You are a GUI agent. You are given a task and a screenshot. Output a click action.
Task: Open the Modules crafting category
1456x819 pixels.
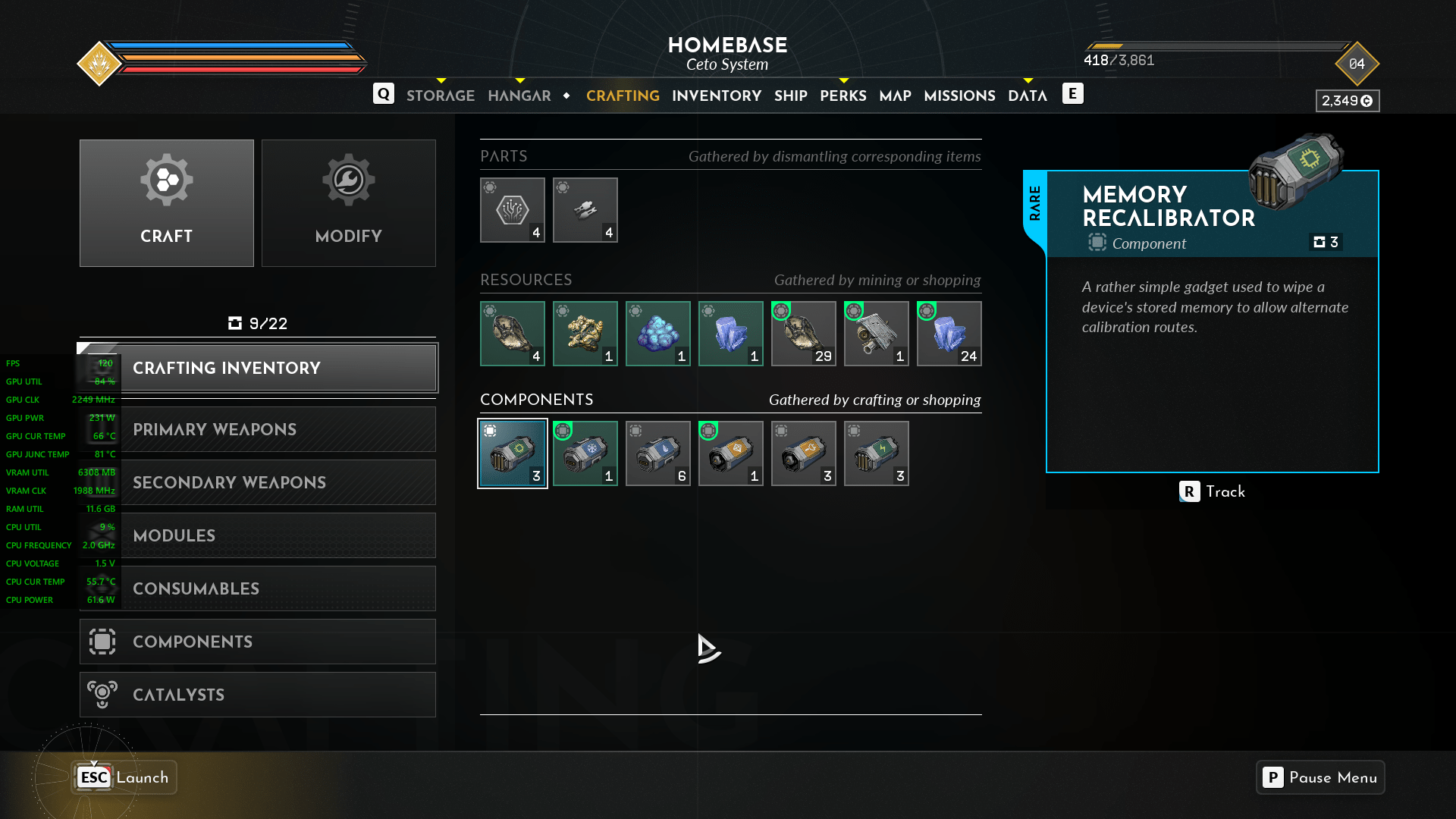click(x=258, y=535)
